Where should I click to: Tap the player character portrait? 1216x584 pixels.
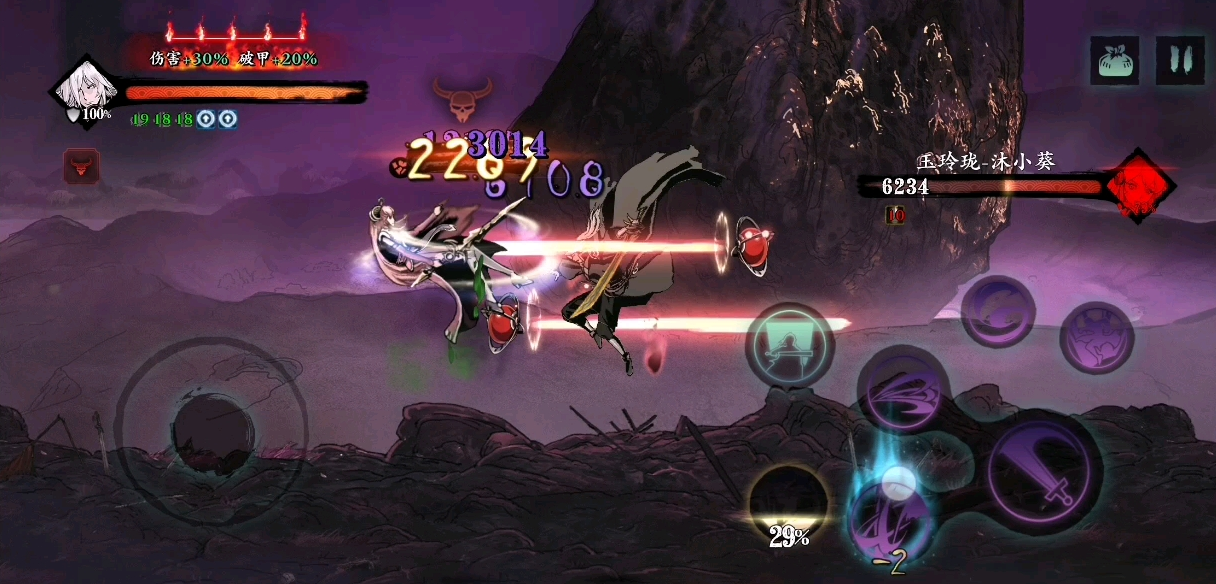pyautogui.click(x=84, y=89)
